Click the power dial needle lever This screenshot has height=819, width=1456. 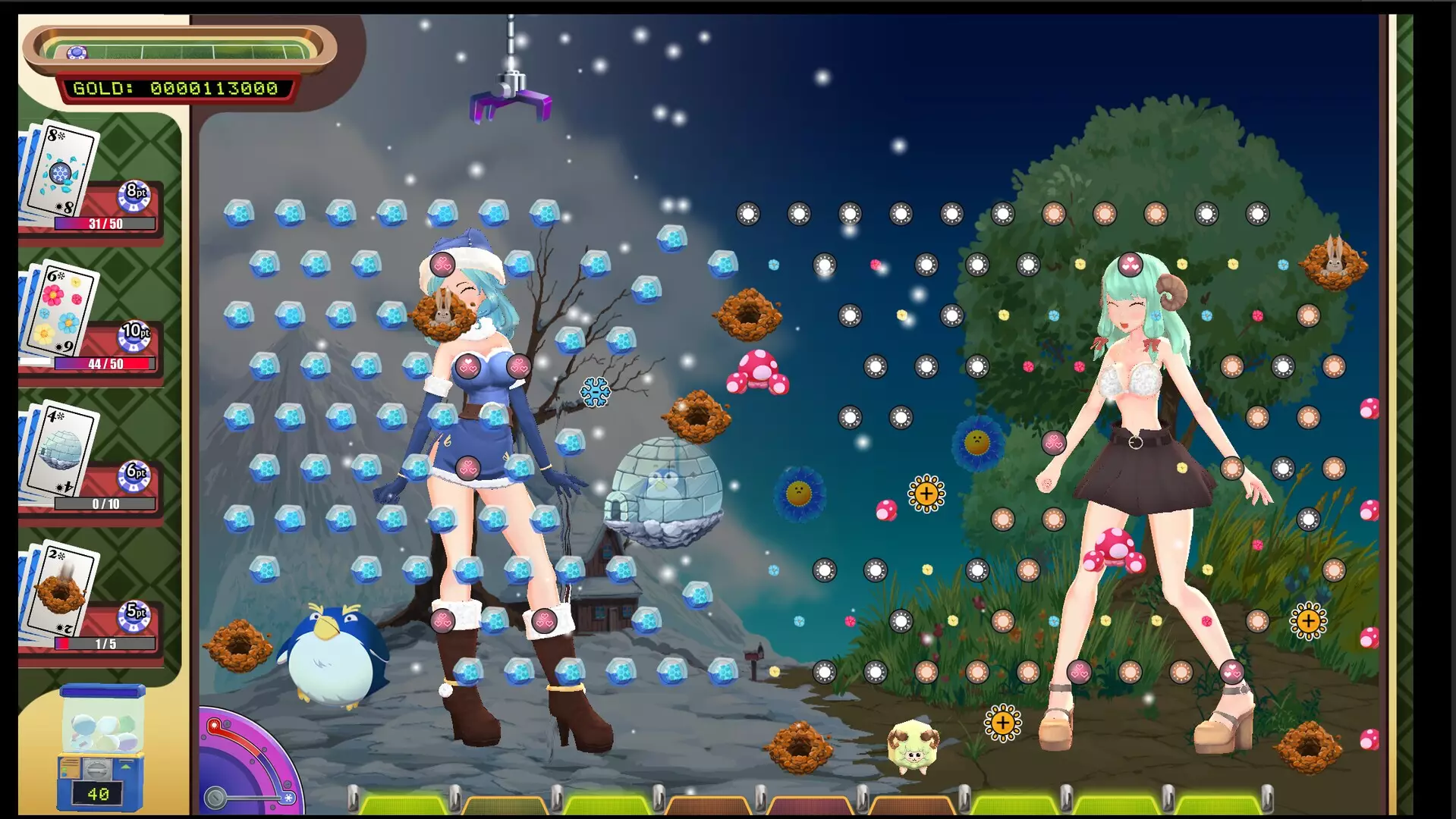tap(215, 796)
